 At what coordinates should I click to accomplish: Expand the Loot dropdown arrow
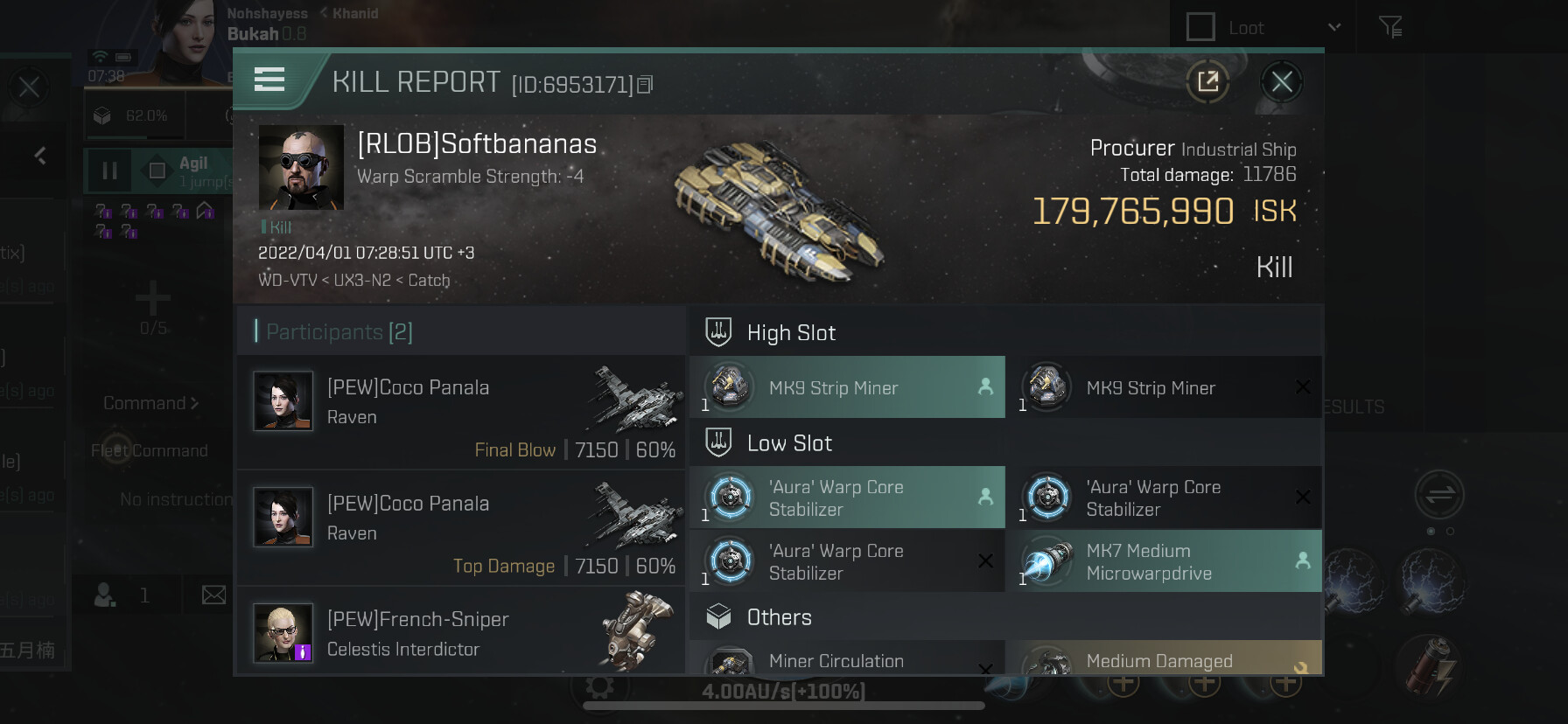1334,27
